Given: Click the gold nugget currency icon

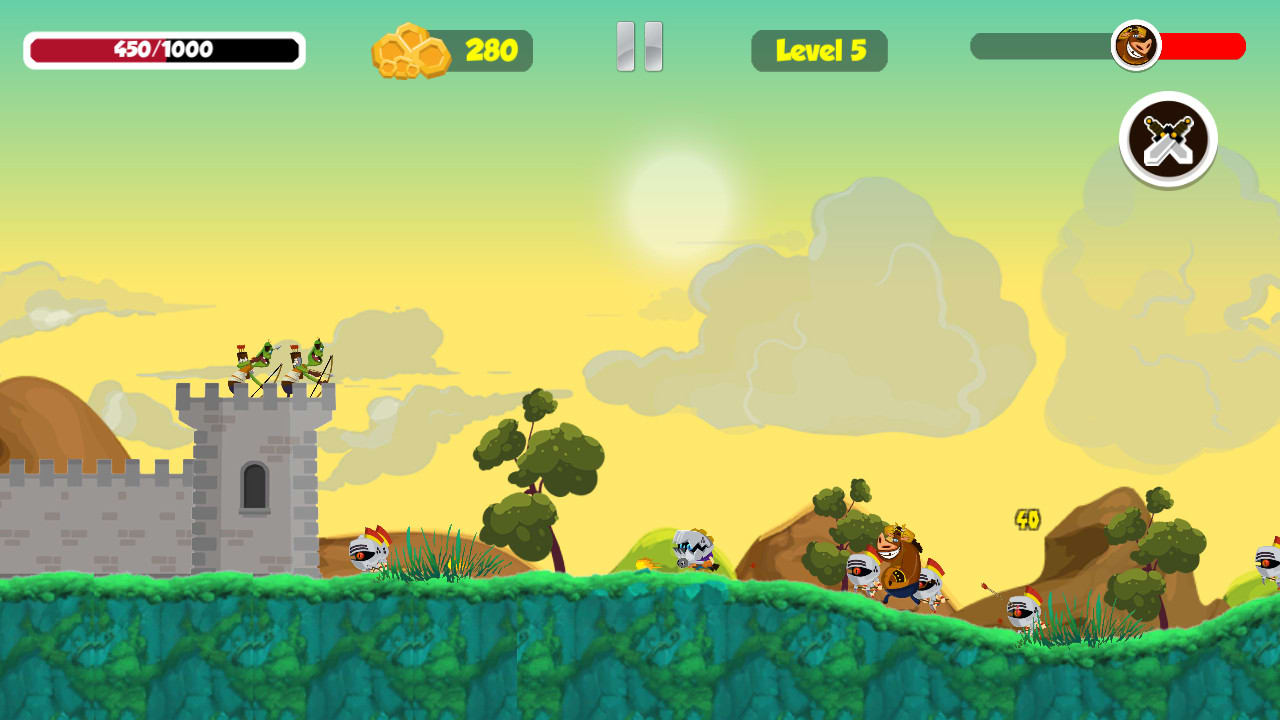Looking at the screenshot, I should (x=410, y=49).
